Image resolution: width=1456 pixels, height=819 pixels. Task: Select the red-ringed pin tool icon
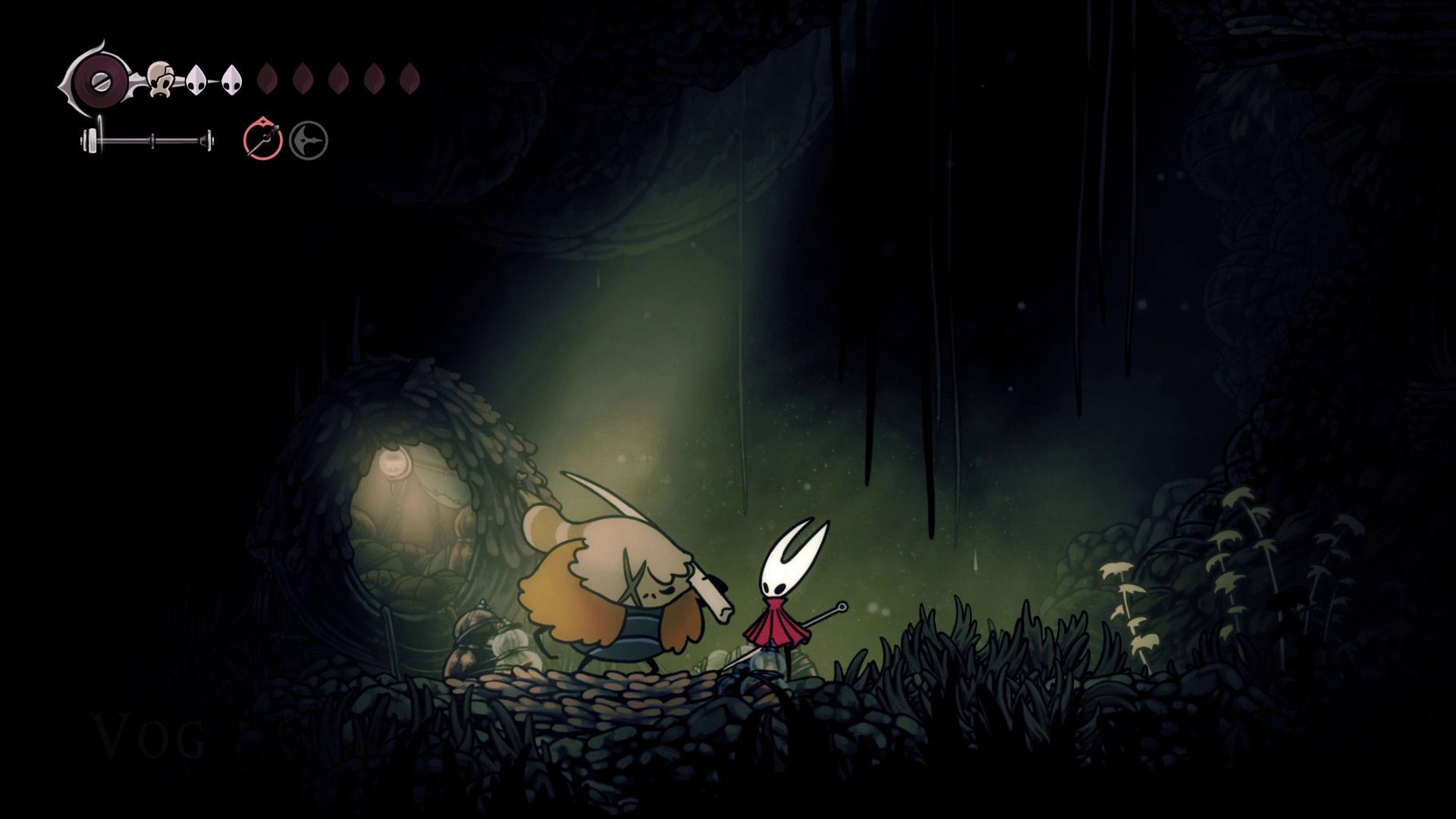point(263,140)
